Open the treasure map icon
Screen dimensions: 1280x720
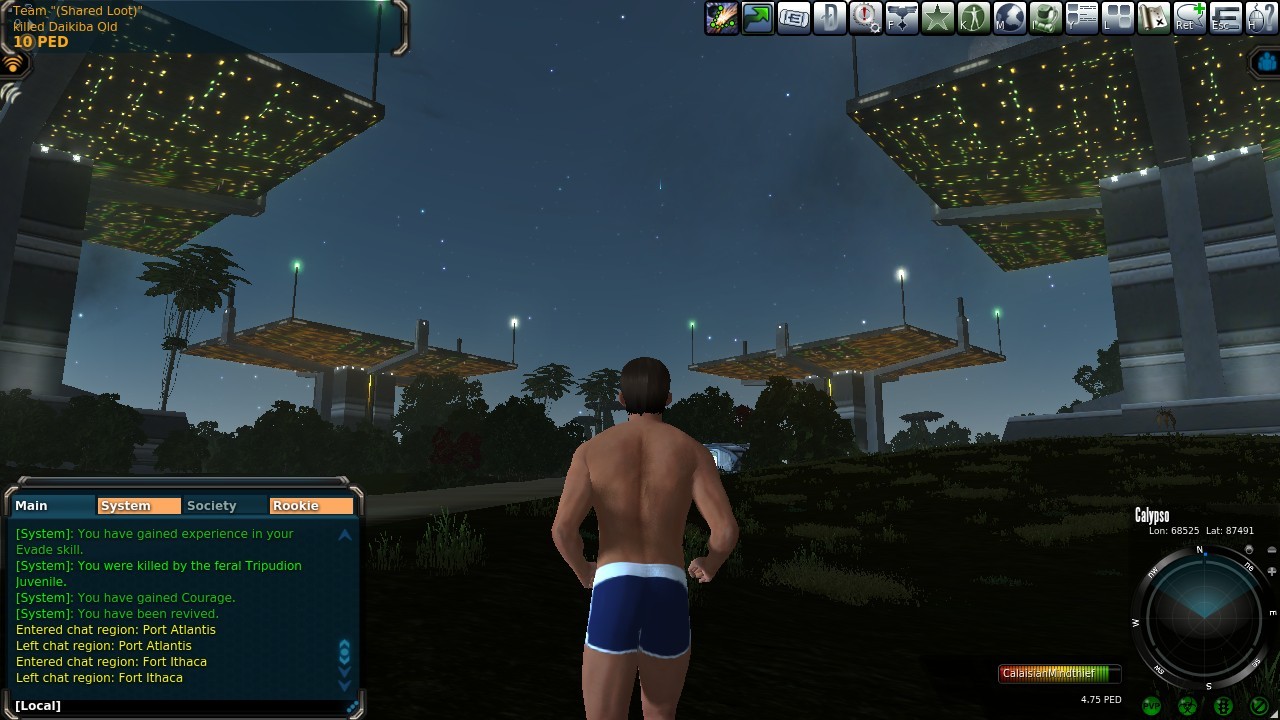[x=1154, y=18]
